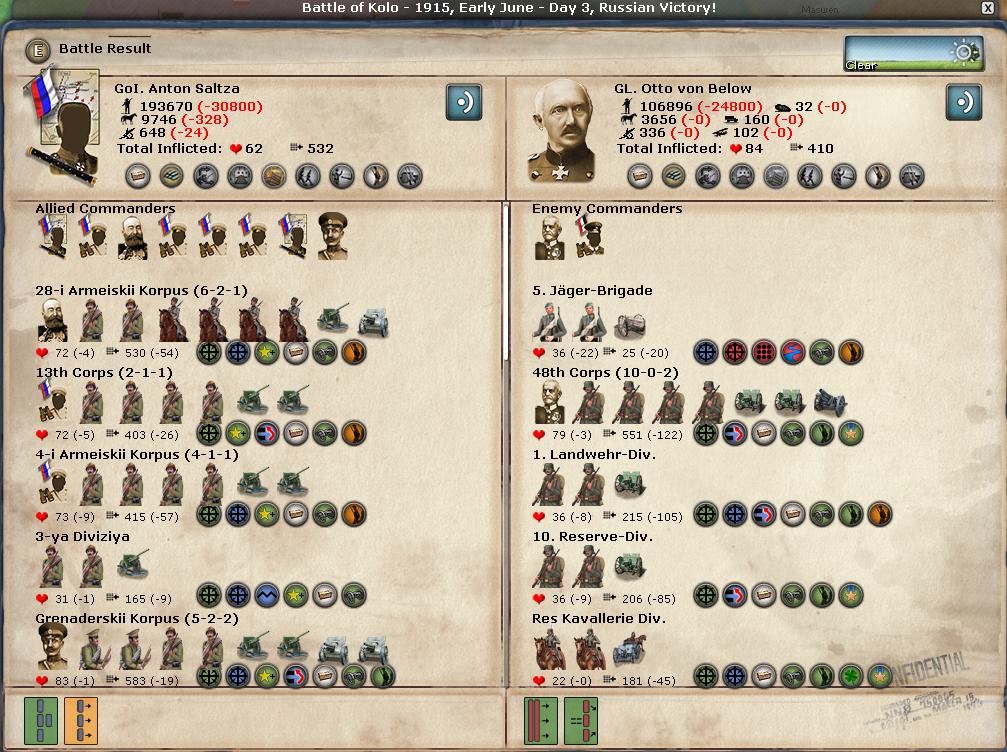Click the blue round button on von Below's panel
Image resolution: width=1007 pixels, height=752 pixels.
pos(964,102)
